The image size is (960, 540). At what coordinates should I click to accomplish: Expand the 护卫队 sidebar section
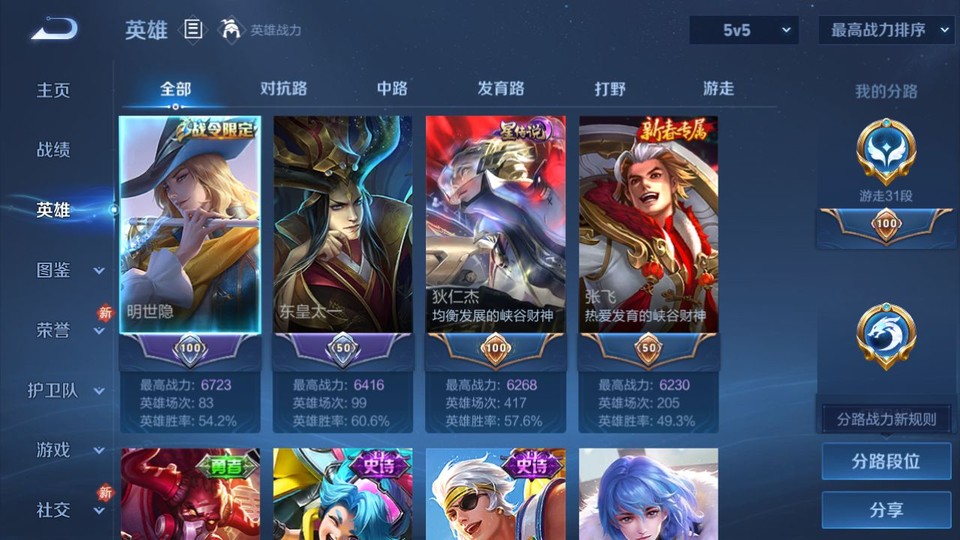point(68,390)
